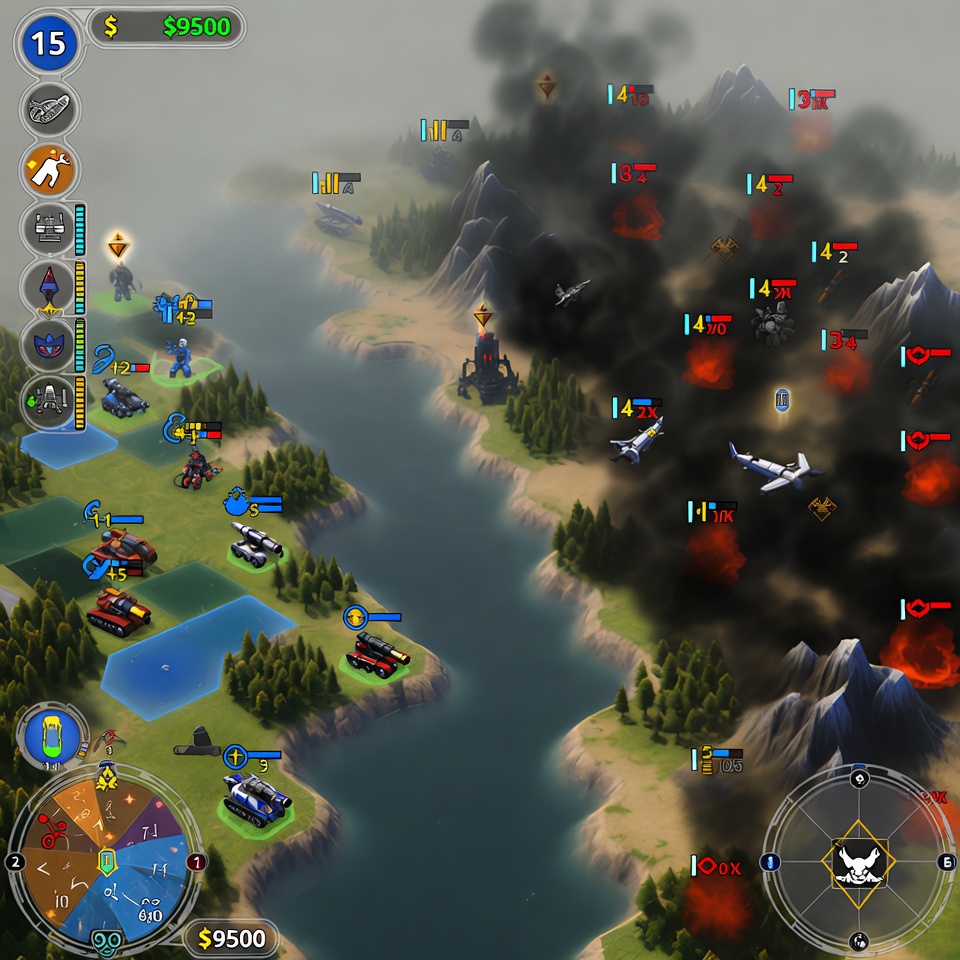
Task: Select the red and blue crystal icon
Action: [49, 287]
